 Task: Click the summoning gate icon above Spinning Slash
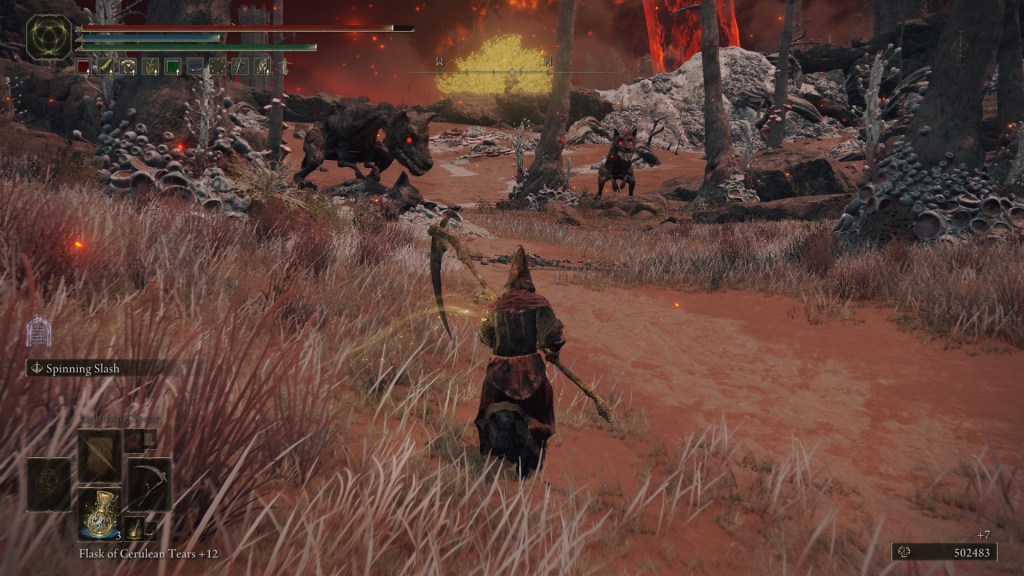click(x=38, y=331)
